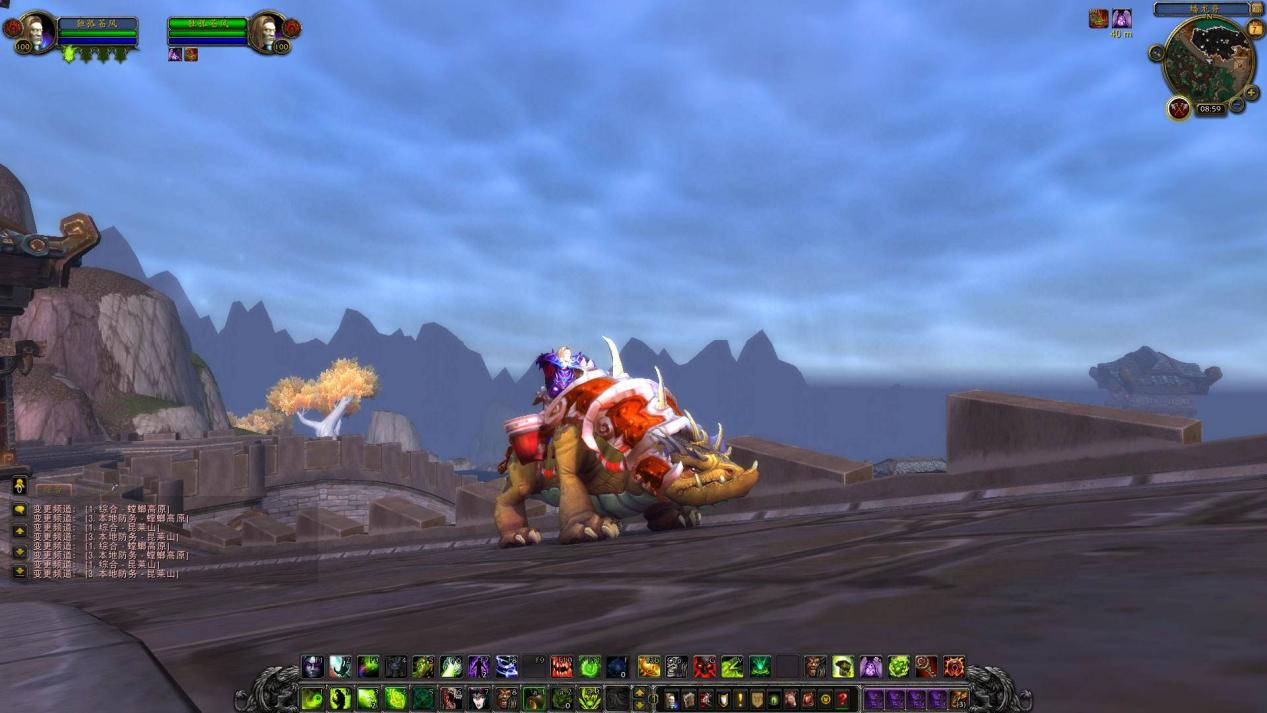
Task: Select the target frame portrait
Action: (x=266, y=31)
